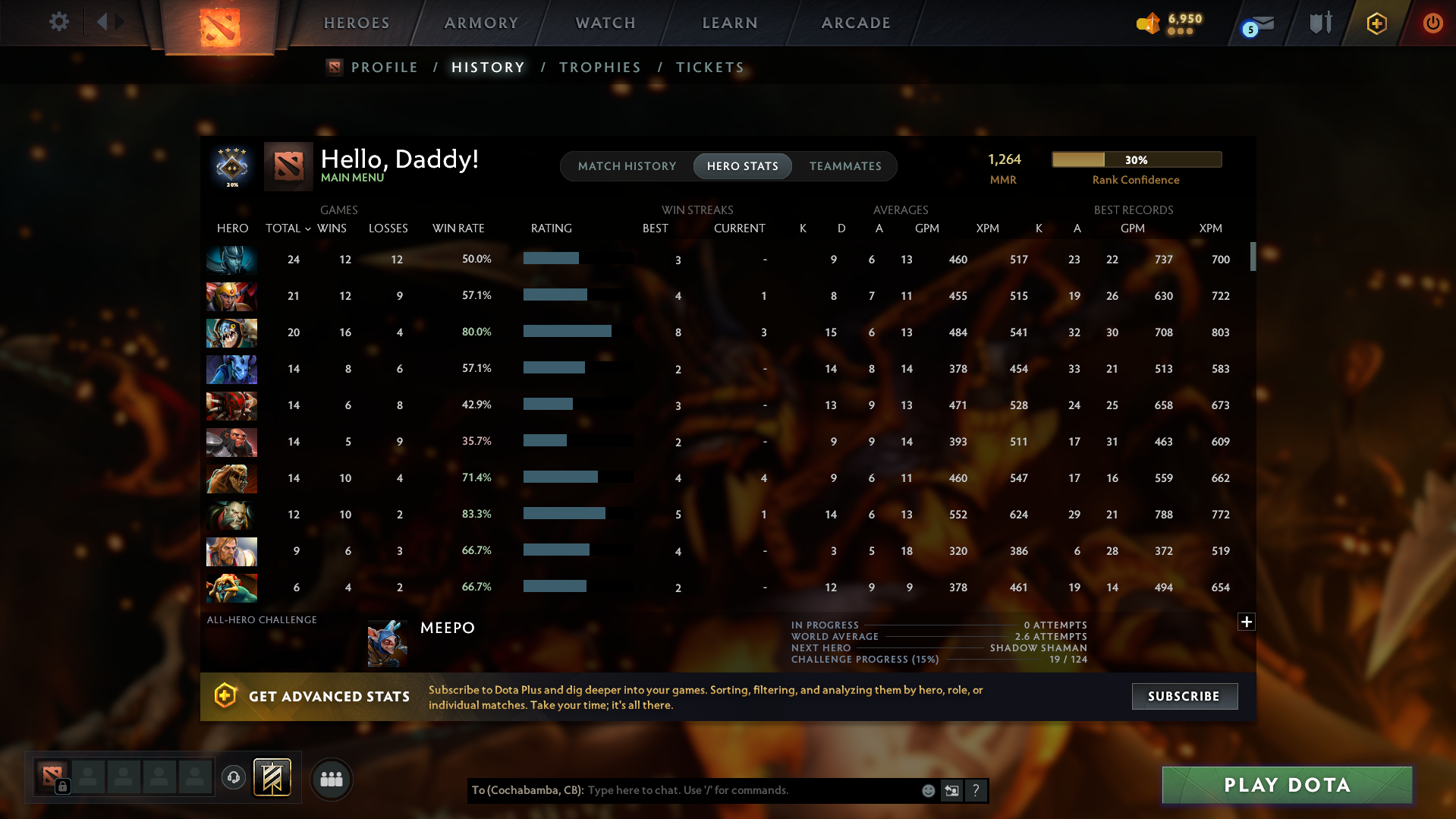Switch to the Match History tab
This screenshot has height=819, width=1456.
626,166
